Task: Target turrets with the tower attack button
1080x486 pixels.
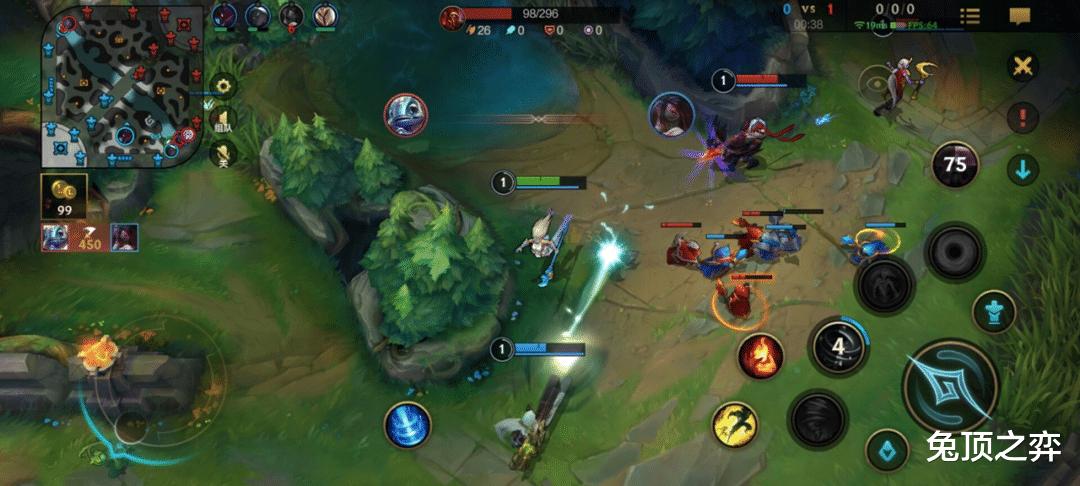Action: (x=993, y=311)
